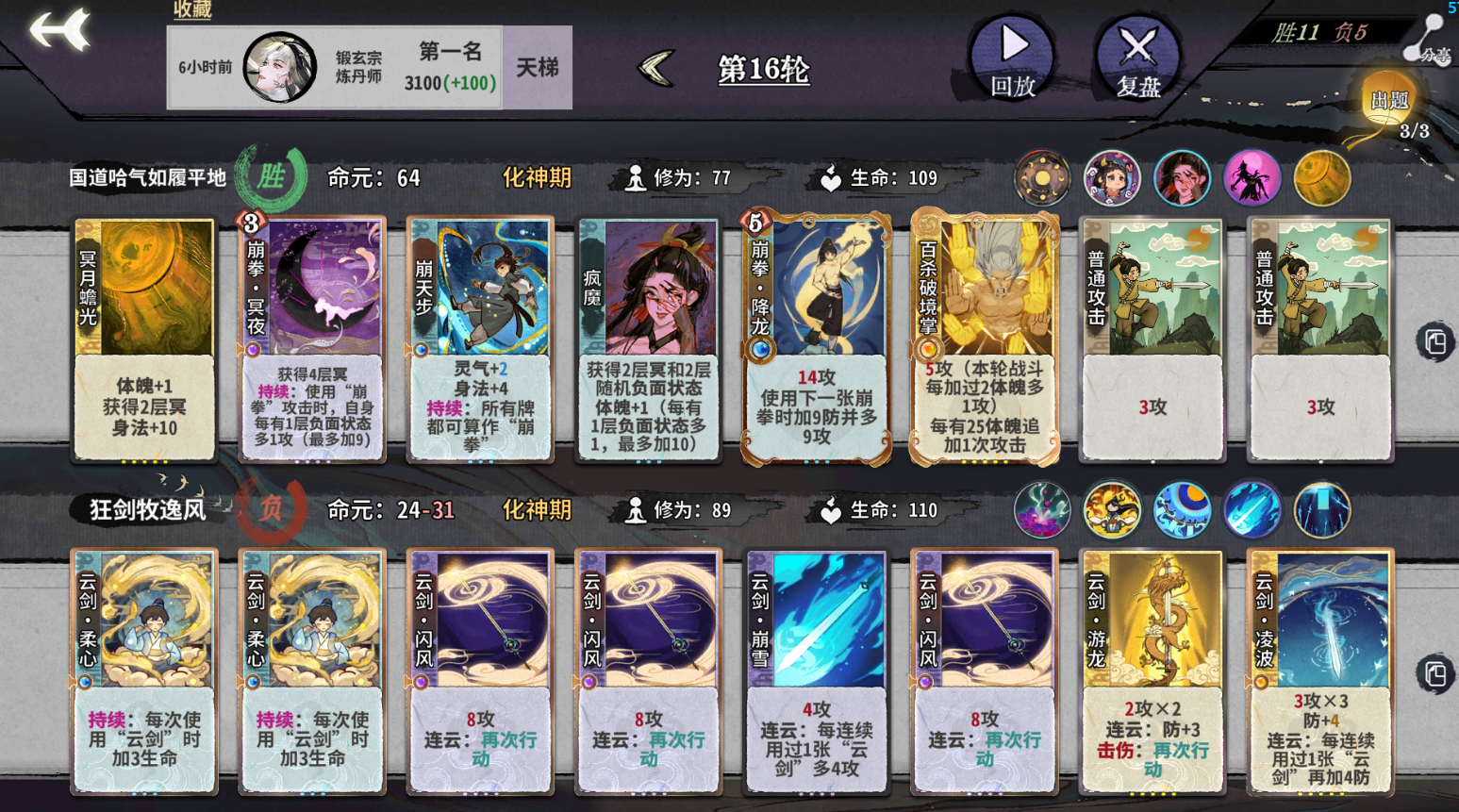
Task: Select the moon-phase disc status icon above winner's cards
Action: pyautogui.click(x=1042, y=177)
